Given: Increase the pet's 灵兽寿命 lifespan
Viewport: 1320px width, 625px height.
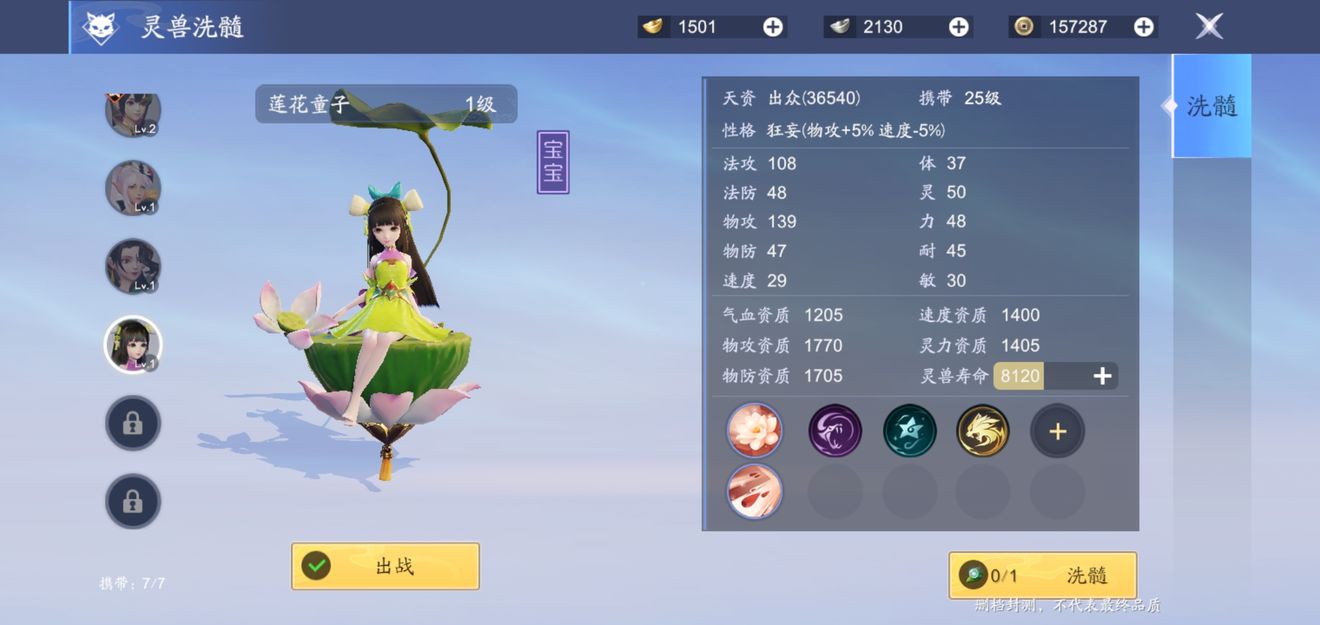Looking at the screenshot, I should [x=1102, y=376].
